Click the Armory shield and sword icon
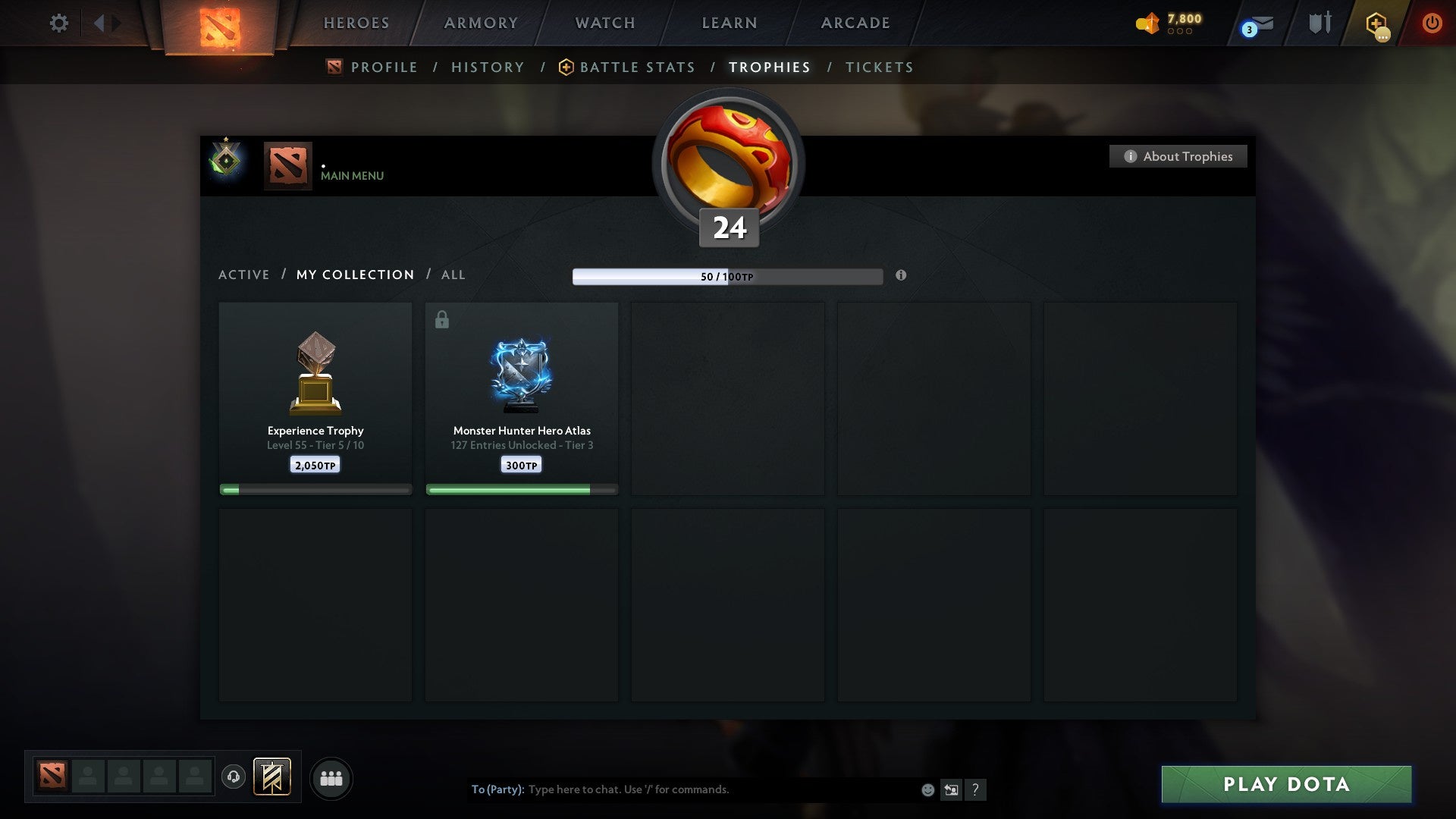The image size is (1456, 819). [x=1319, y=24]
